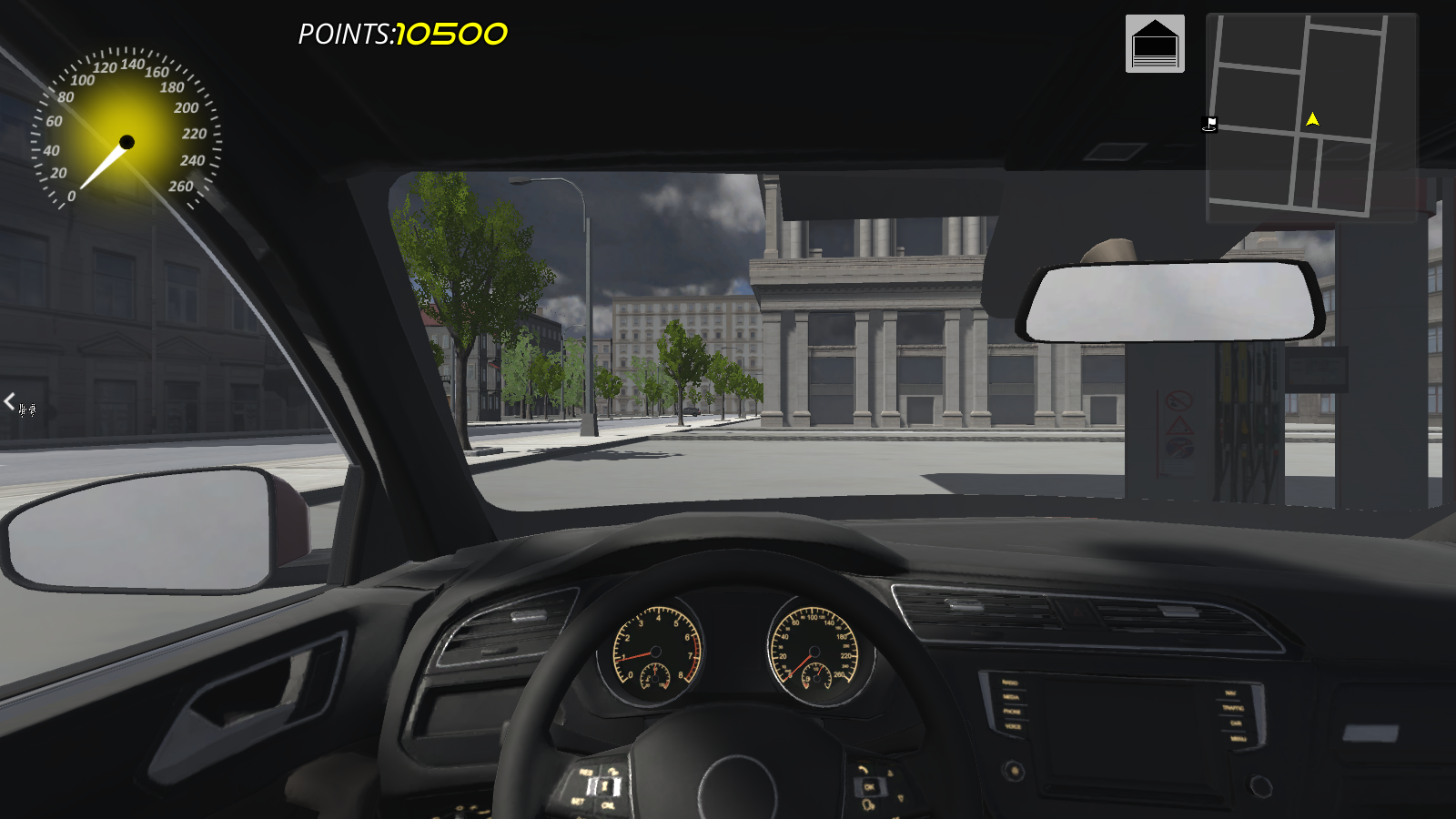Toggle the volume knob on the infotainment unit
The image size is (1456, 819).
[1015, 771]
